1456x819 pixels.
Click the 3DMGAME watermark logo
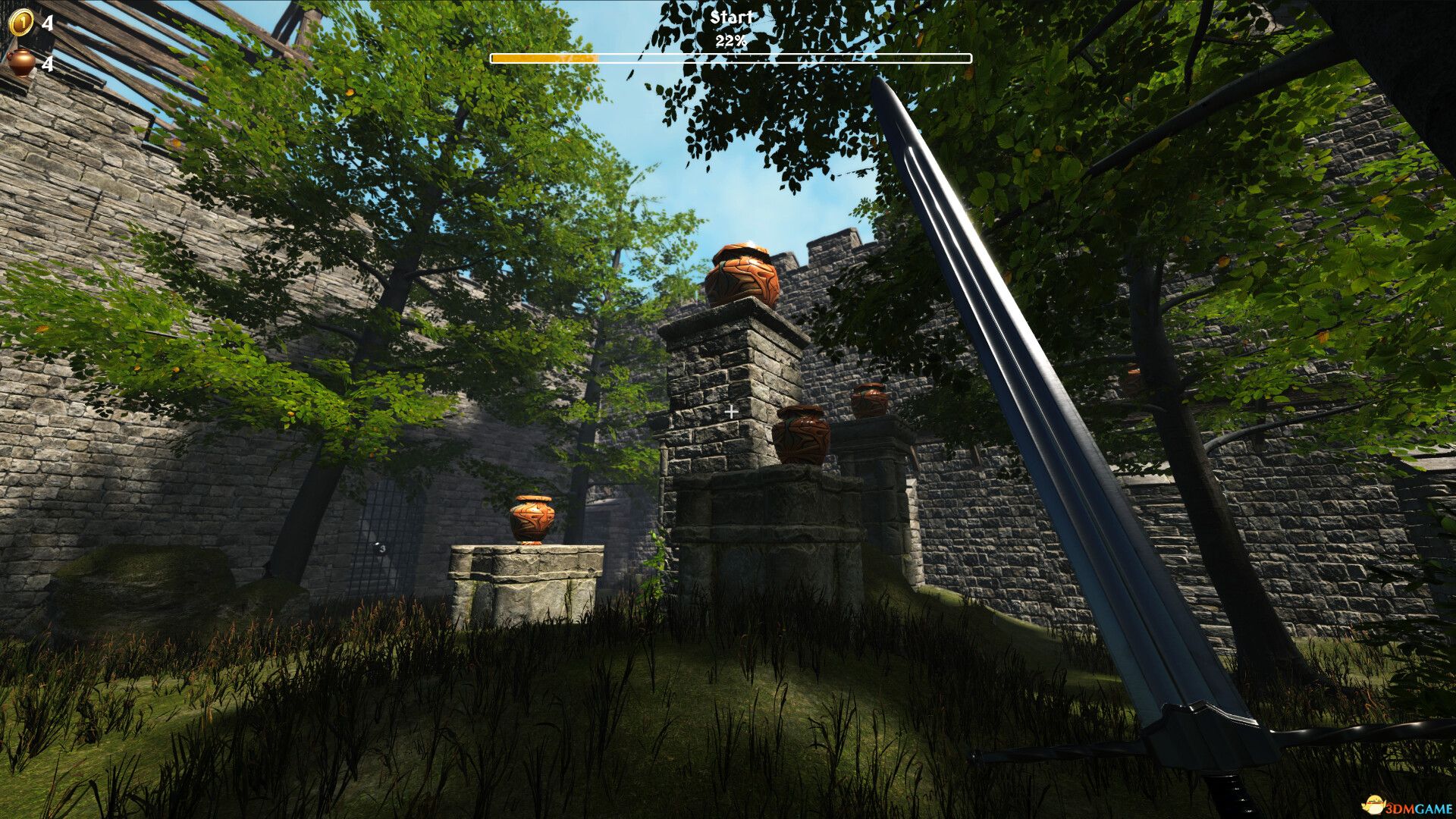tap(1406, 808)
